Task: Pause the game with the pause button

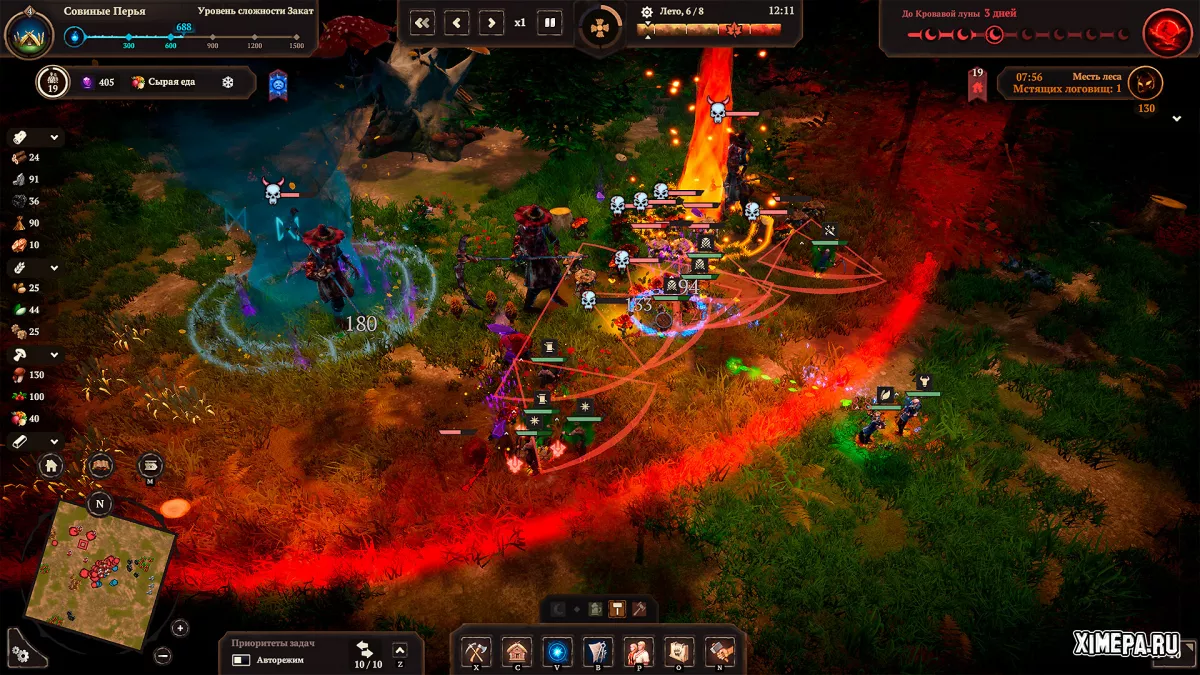Action: click(x=550, y=22)
